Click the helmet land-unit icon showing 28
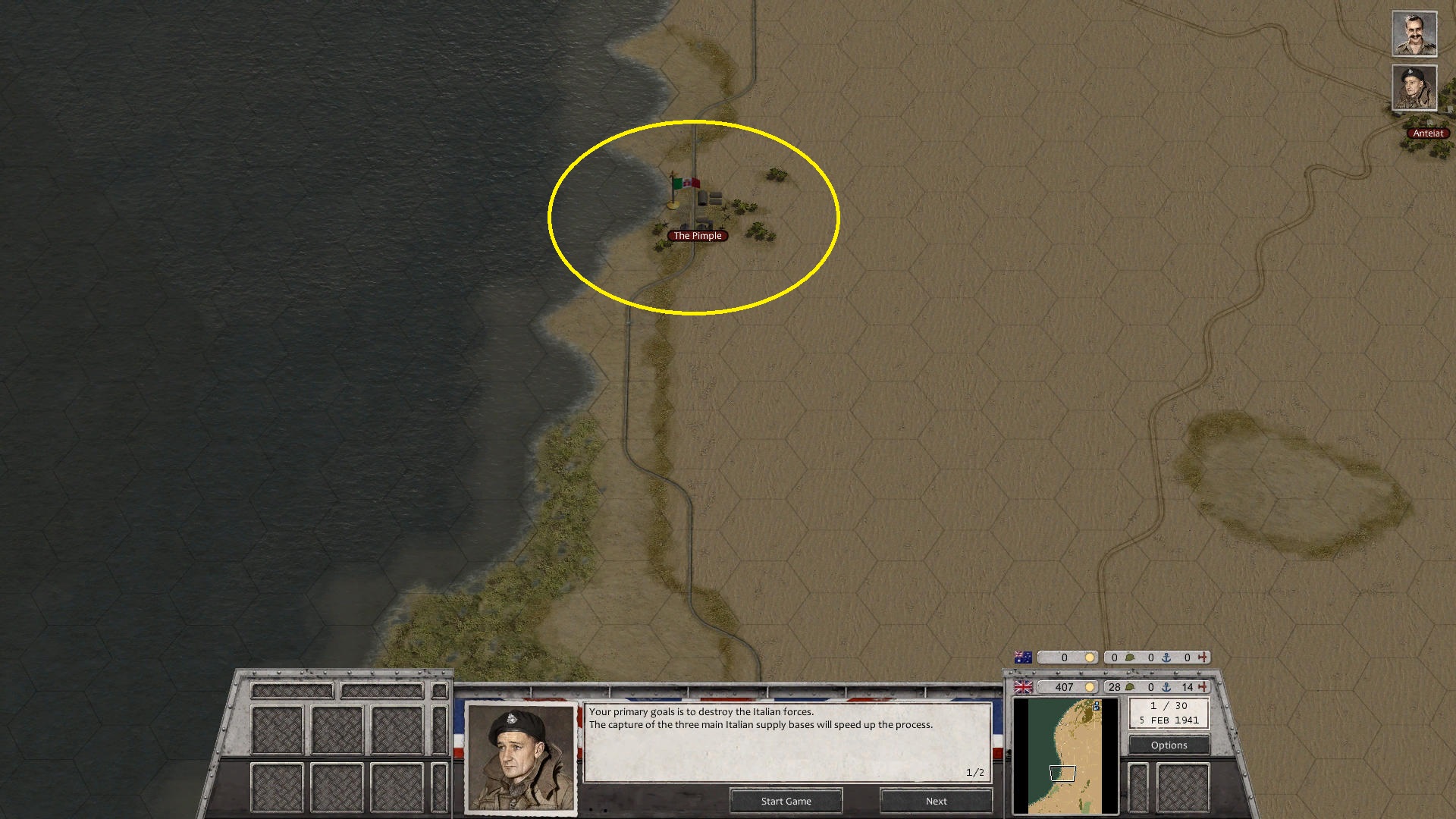The image size is (1456, 819). (1129, 687)
